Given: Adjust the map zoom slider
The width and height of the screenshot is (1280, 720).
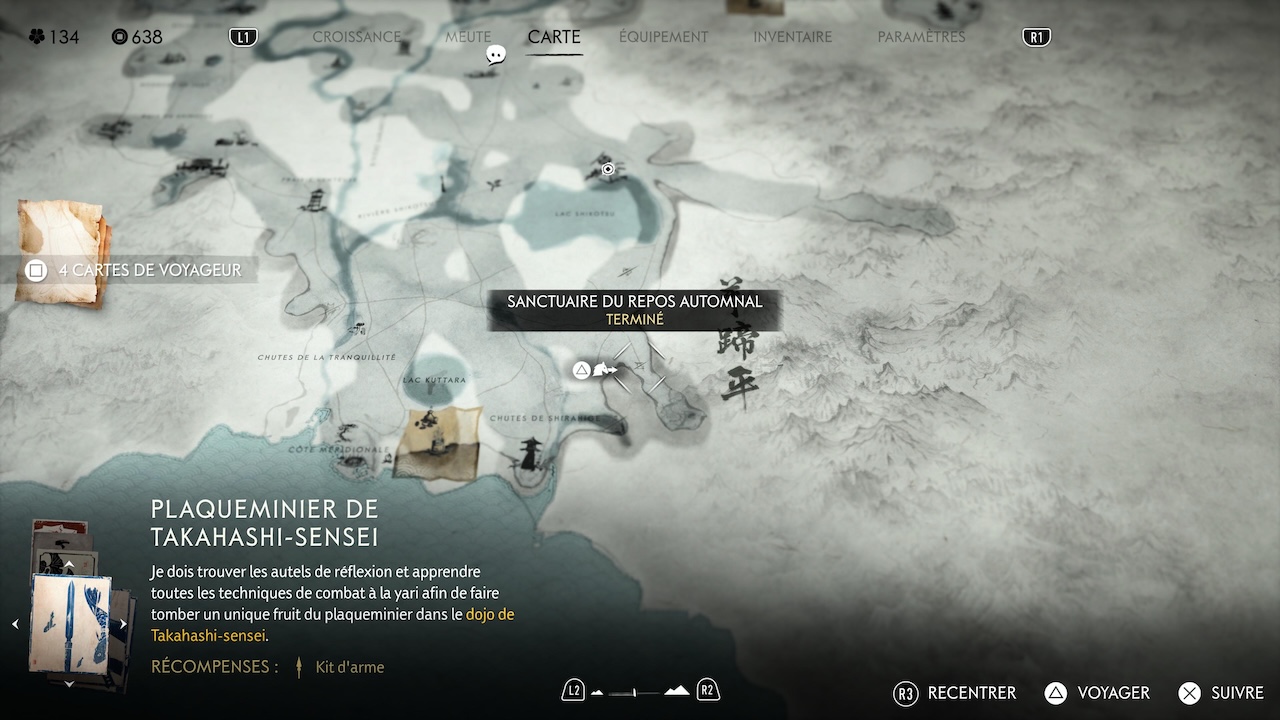Looking at the screenshot, I should coord(635,691).
